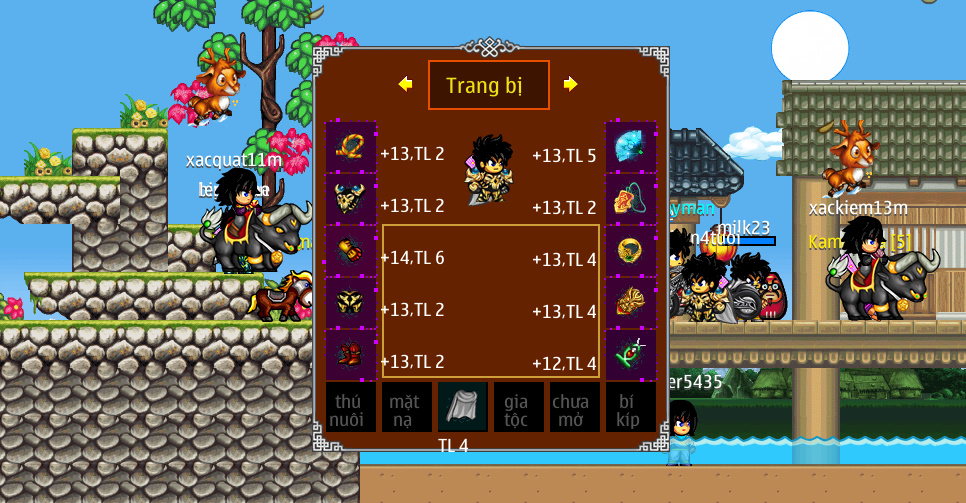Open the mặt nạ mask slot

pos(407,408)
